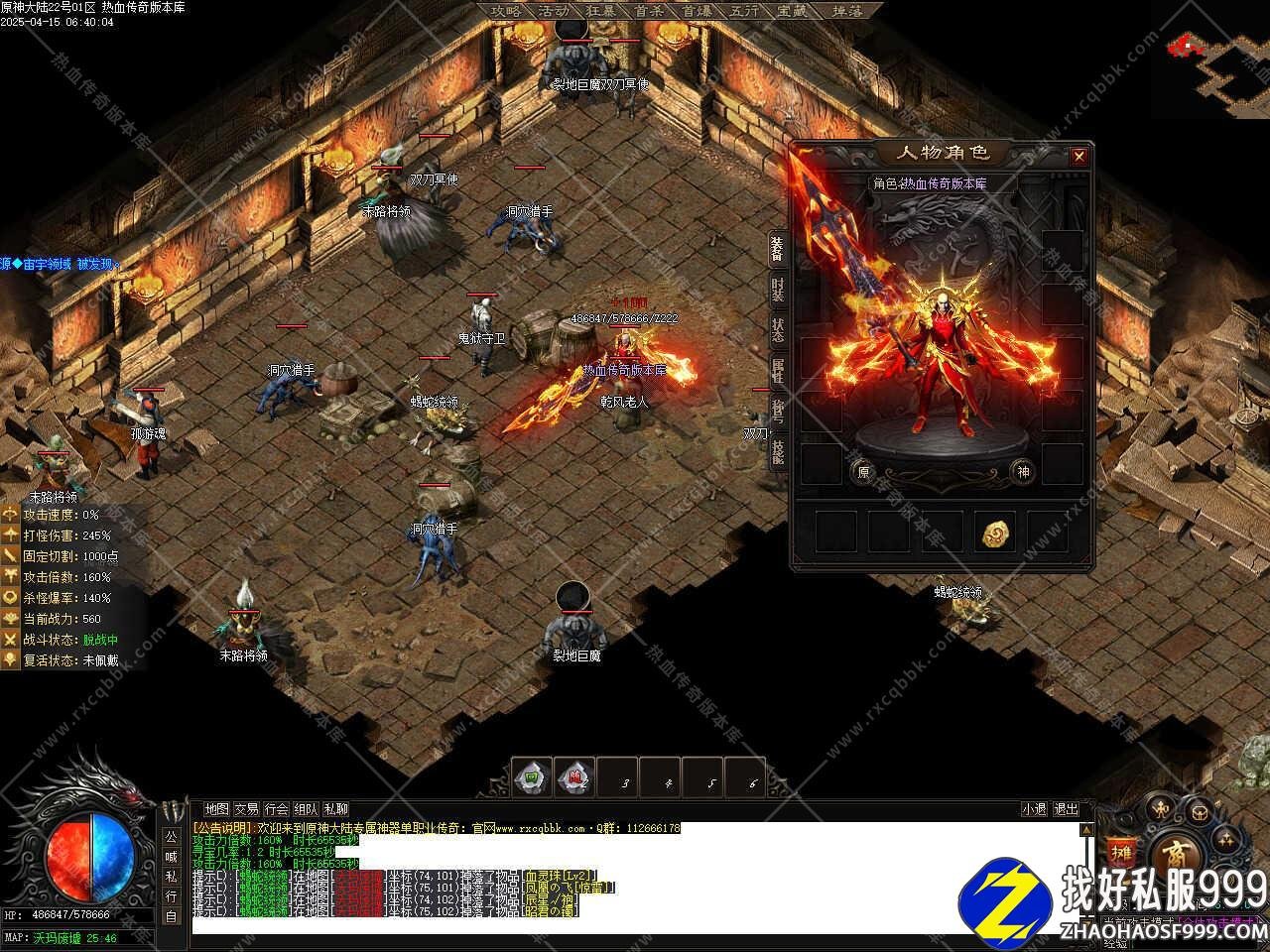Open the 攻略 guide menu
Screen dimensions: 1270x952
[x=506, y=11]
